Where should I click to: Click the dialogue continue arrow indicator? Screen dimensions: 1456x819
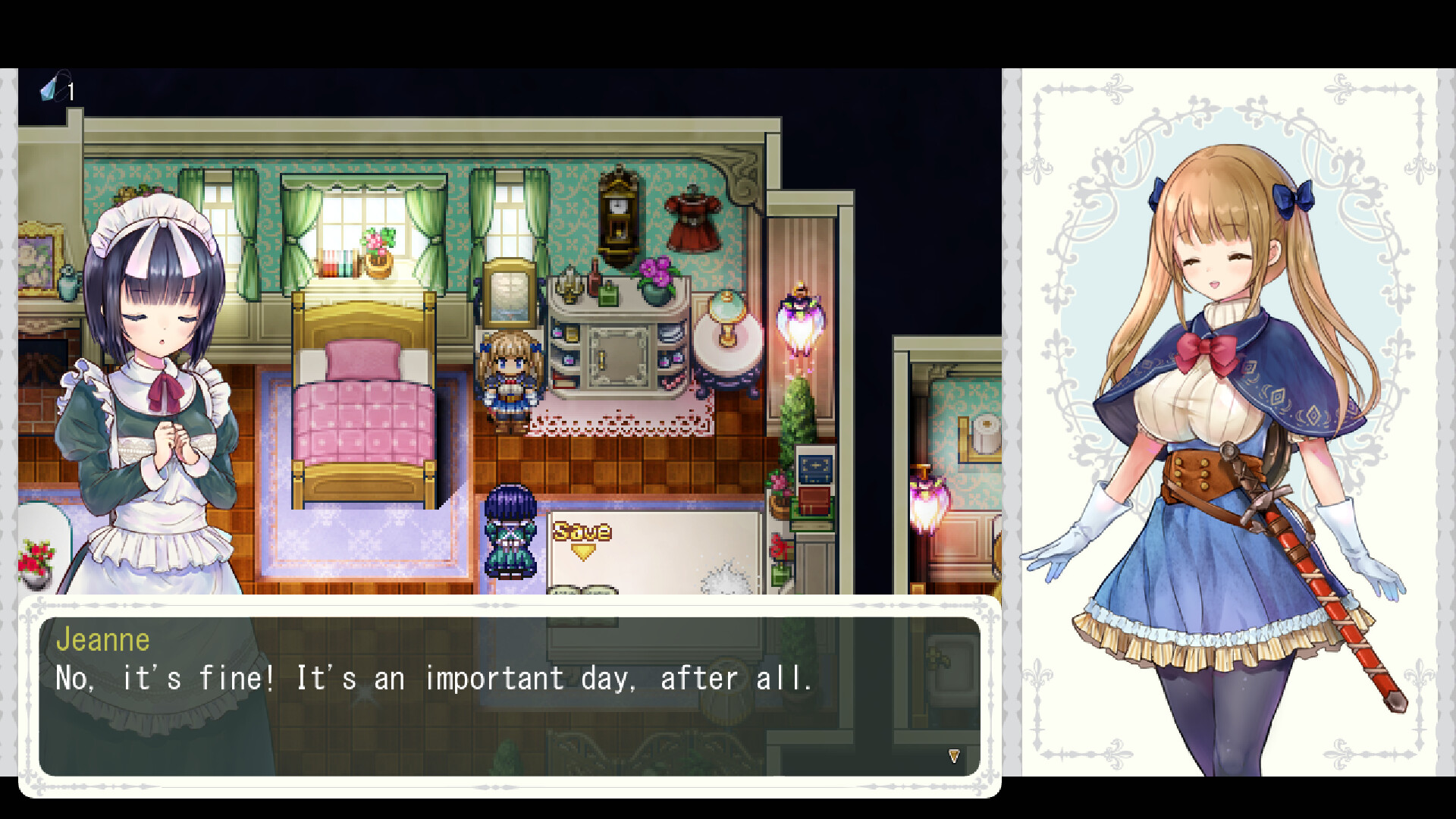point(953,756)
